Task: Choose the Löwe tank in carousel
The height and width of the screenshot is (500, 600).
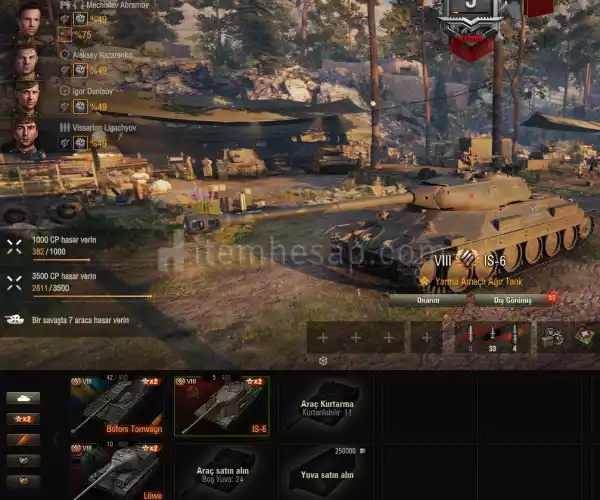Action: pyautogui.click(x=118, y=472)
